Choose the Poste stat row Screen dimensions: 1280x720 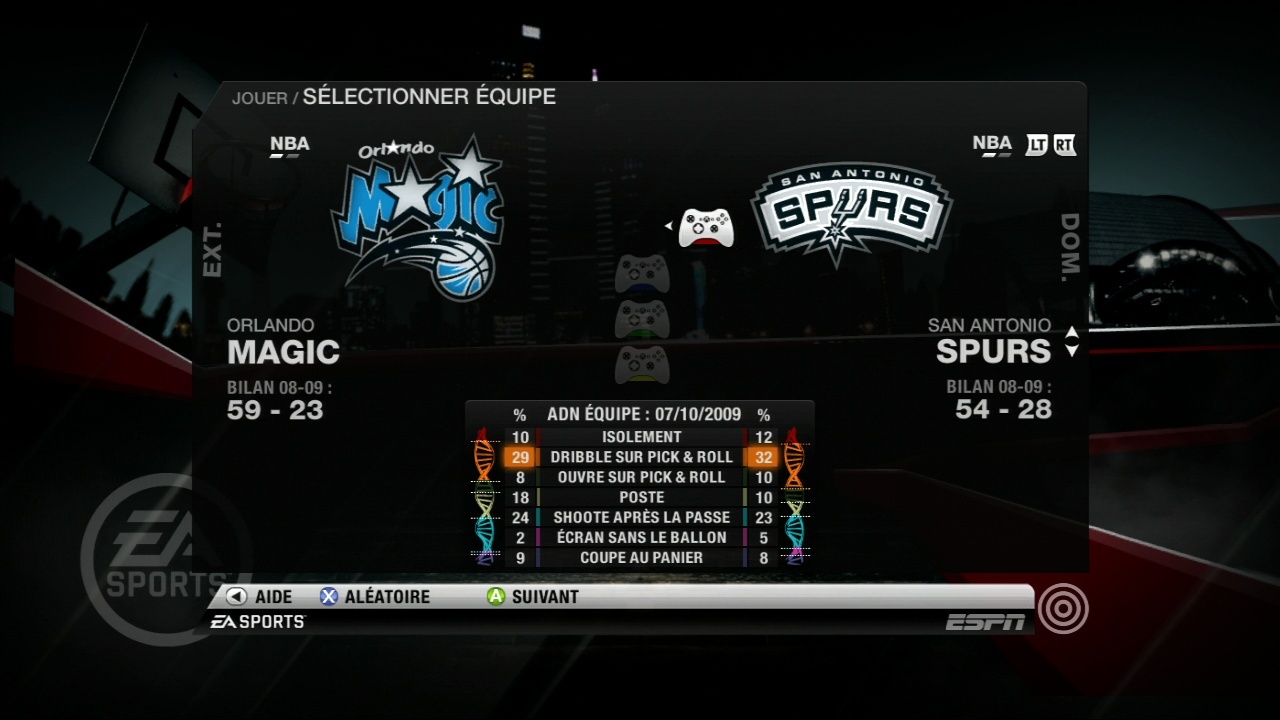(x=641, y=497)
